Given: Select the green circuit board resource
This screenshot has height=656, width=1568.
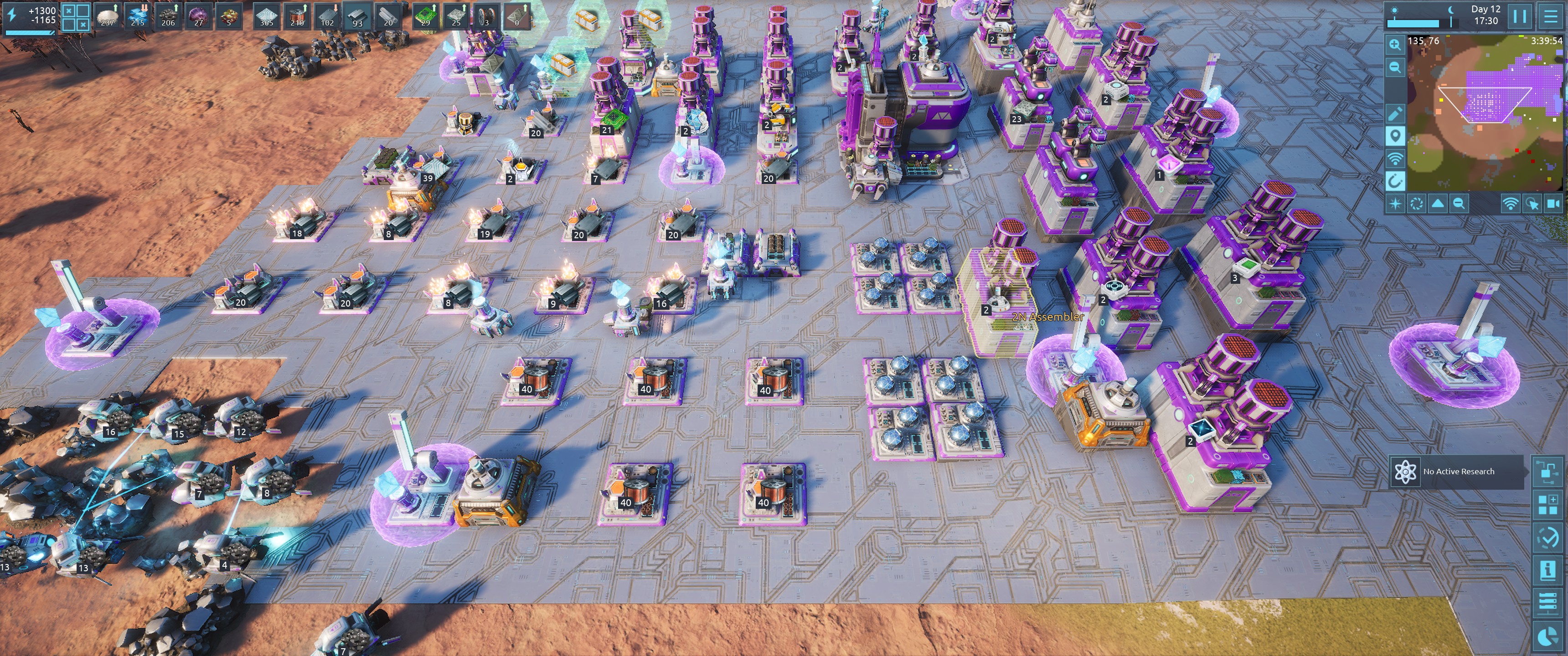Looking at the screenshot, I should click(x=425, y=16).
